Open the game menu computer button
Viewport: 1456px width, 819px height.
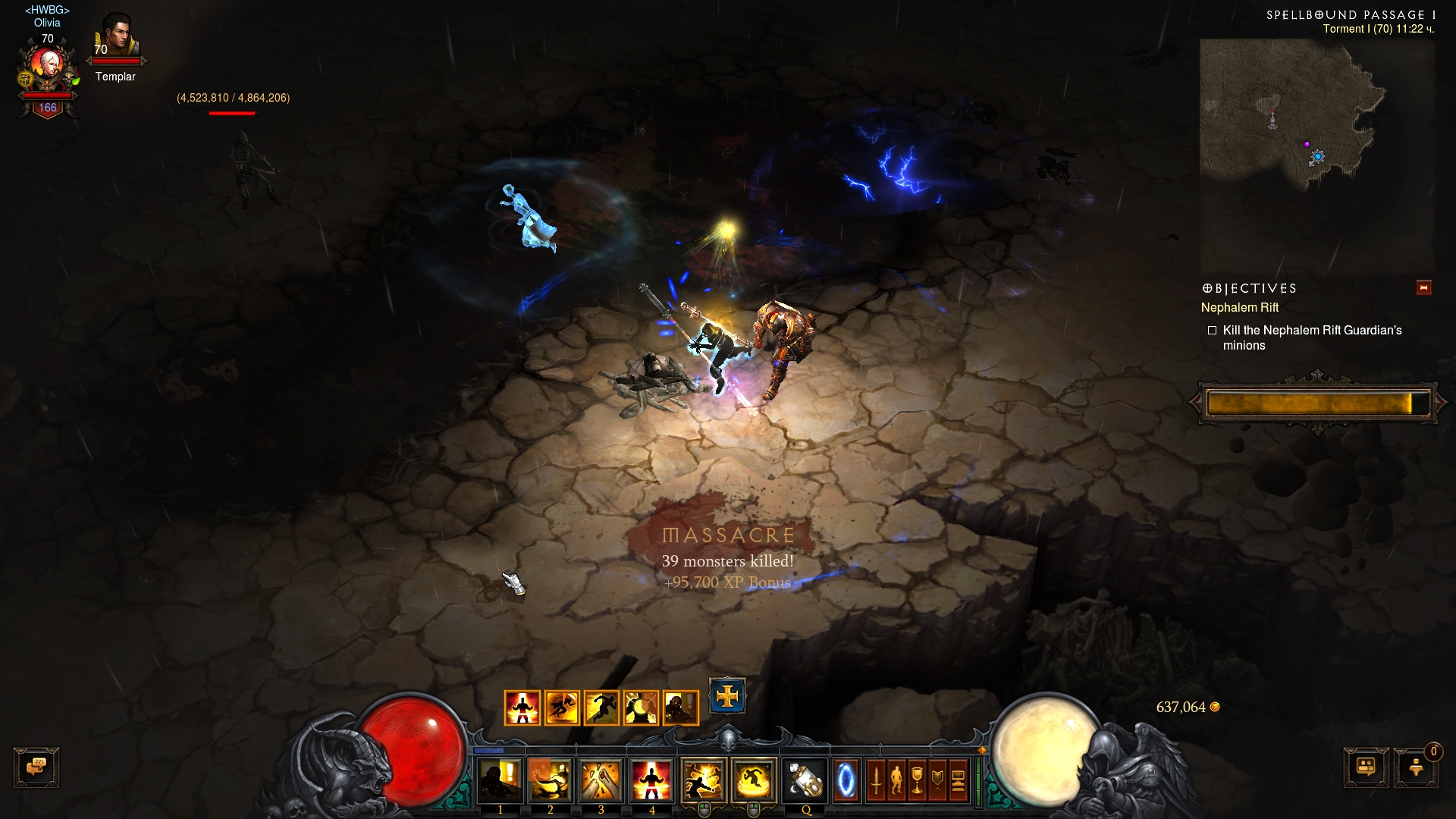(x=958, y=780)
